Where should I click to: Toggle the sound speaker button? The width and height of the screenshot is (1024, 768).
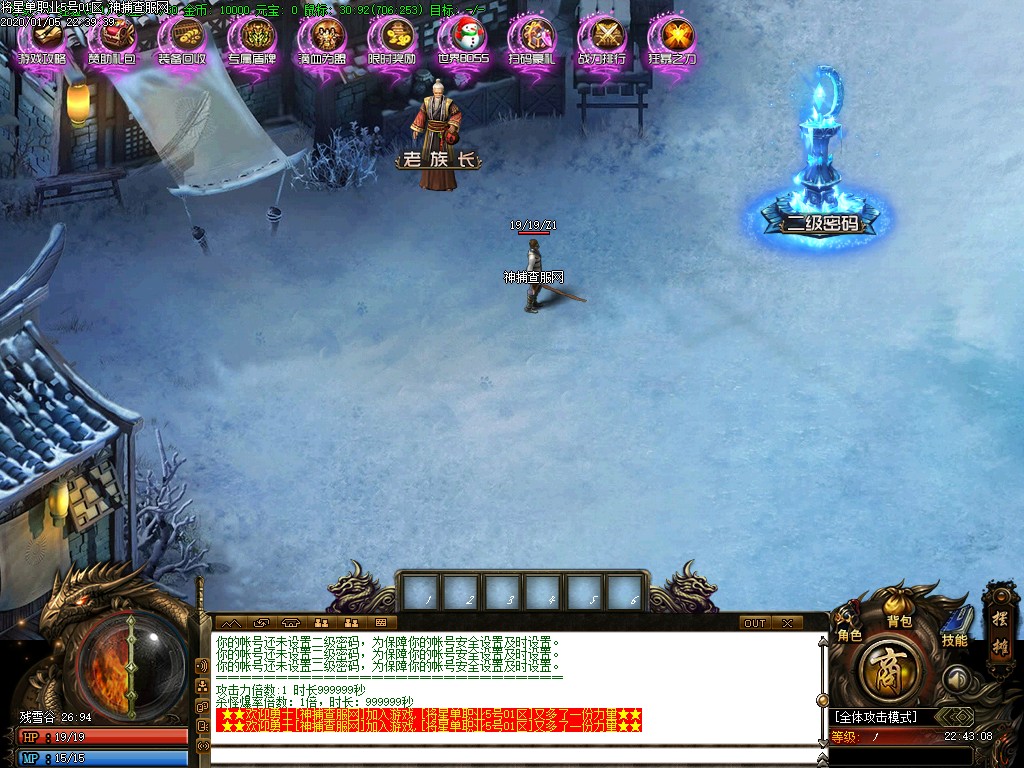click(x=957, y=679)
